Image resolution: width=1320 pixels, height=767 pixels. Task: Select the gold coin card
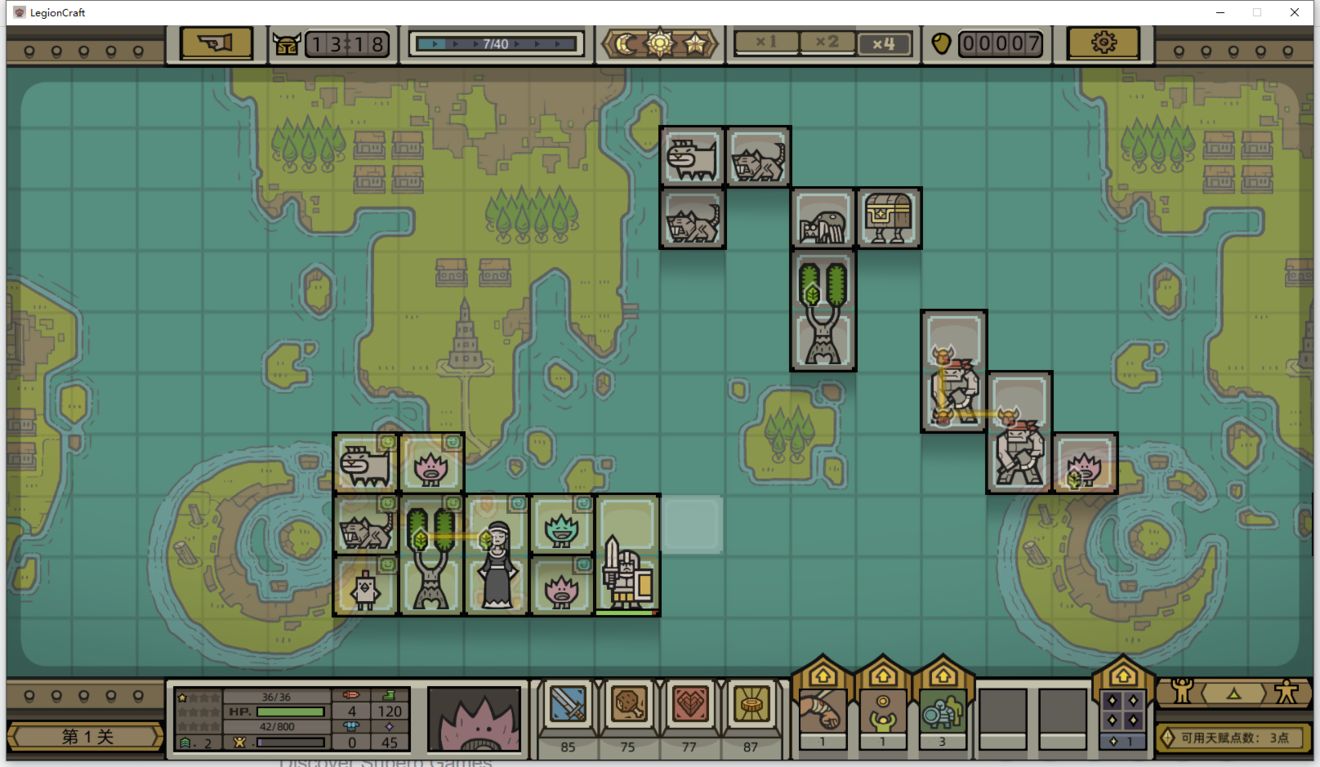click(750, 706)
